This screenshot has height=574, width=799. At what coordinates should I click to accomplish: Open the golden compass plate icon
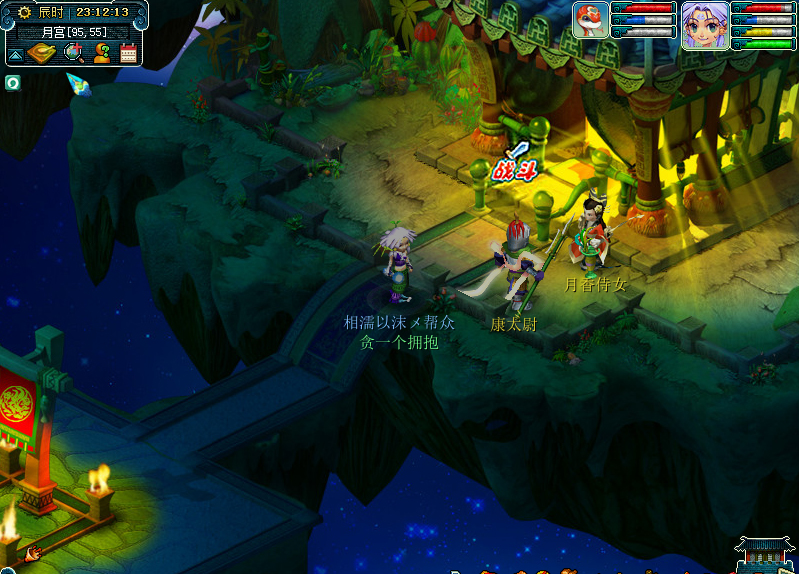(41, 53)
